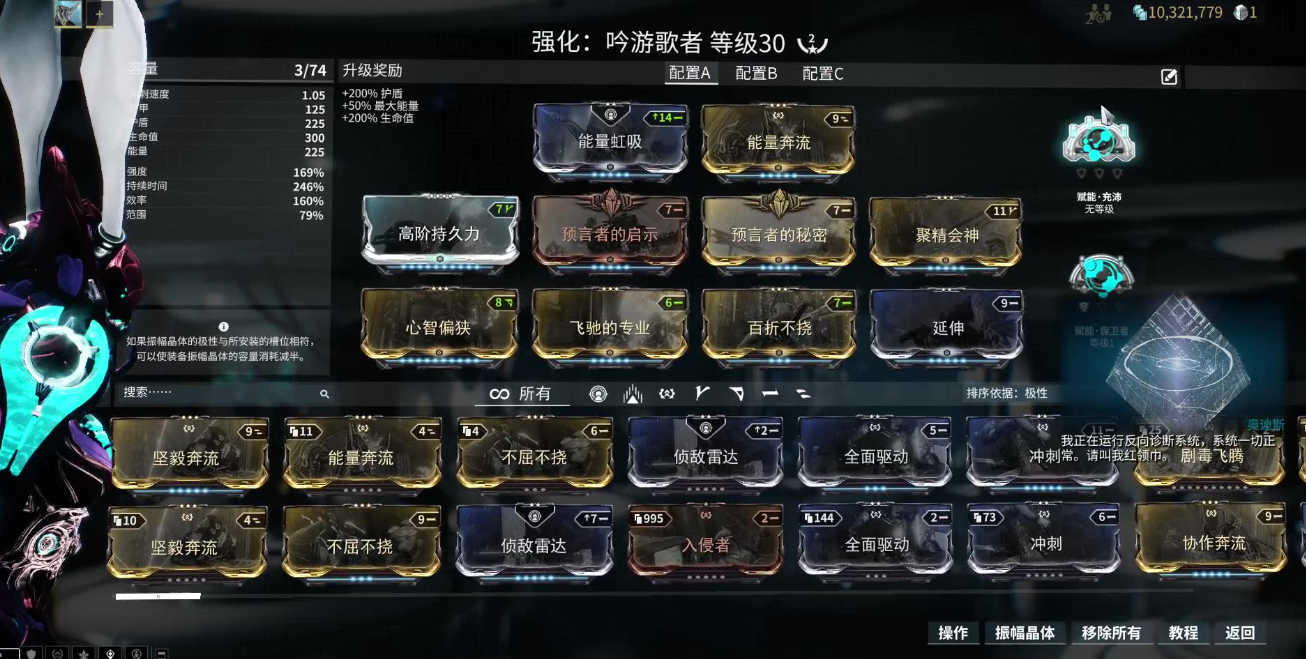Select the 协作奔流 mod from the collection
This screenshot has width=1306, height=659.
pyautogui.click(x=1213, y=541)
